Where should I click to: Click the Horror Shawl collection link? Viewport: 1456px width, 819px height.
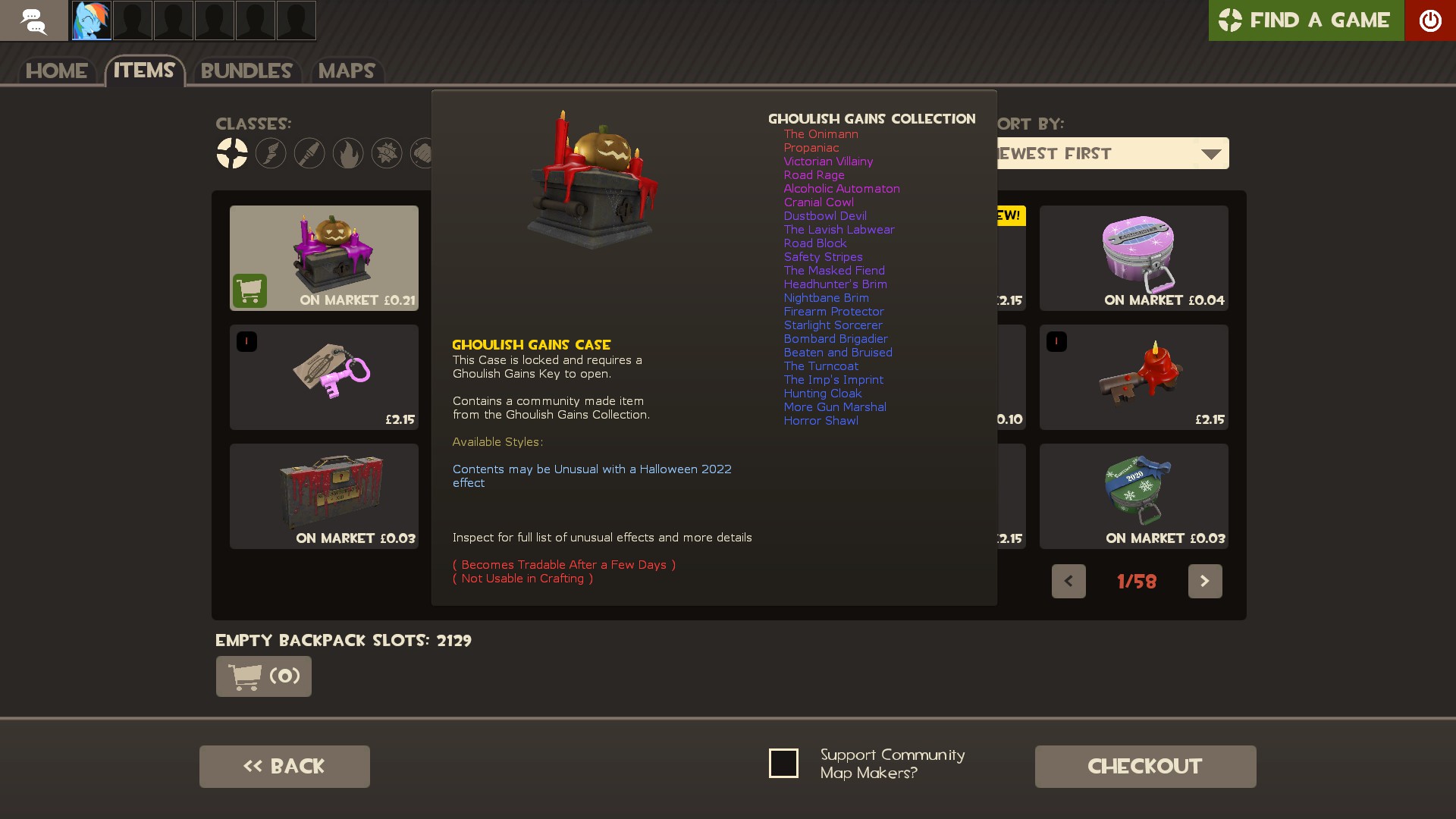[x=821, y=421]
